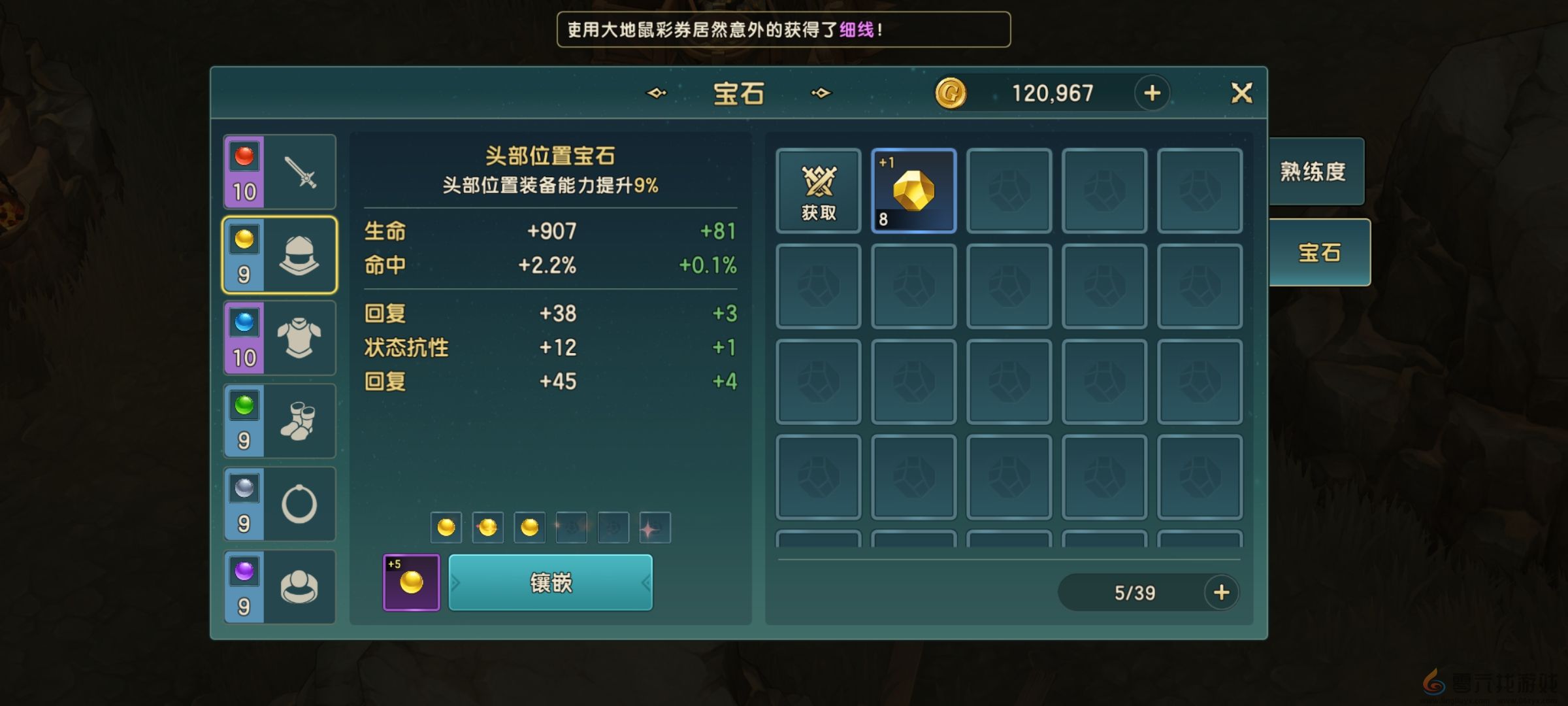The image size is (1568, 706).
Task: Select the necklace slot with silver gem
Action: point(279,504)
